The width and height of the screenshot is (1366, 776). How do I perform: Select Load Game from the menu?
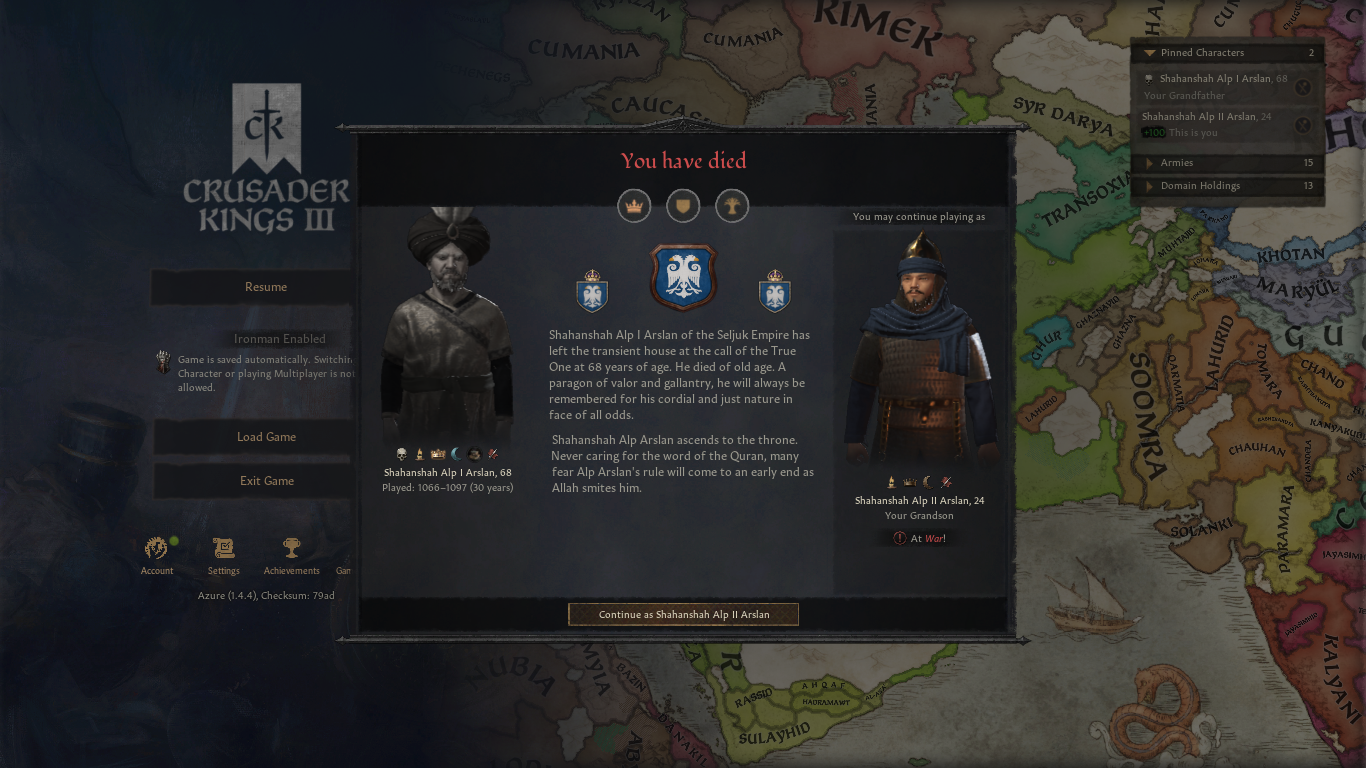tap(265, 436)
